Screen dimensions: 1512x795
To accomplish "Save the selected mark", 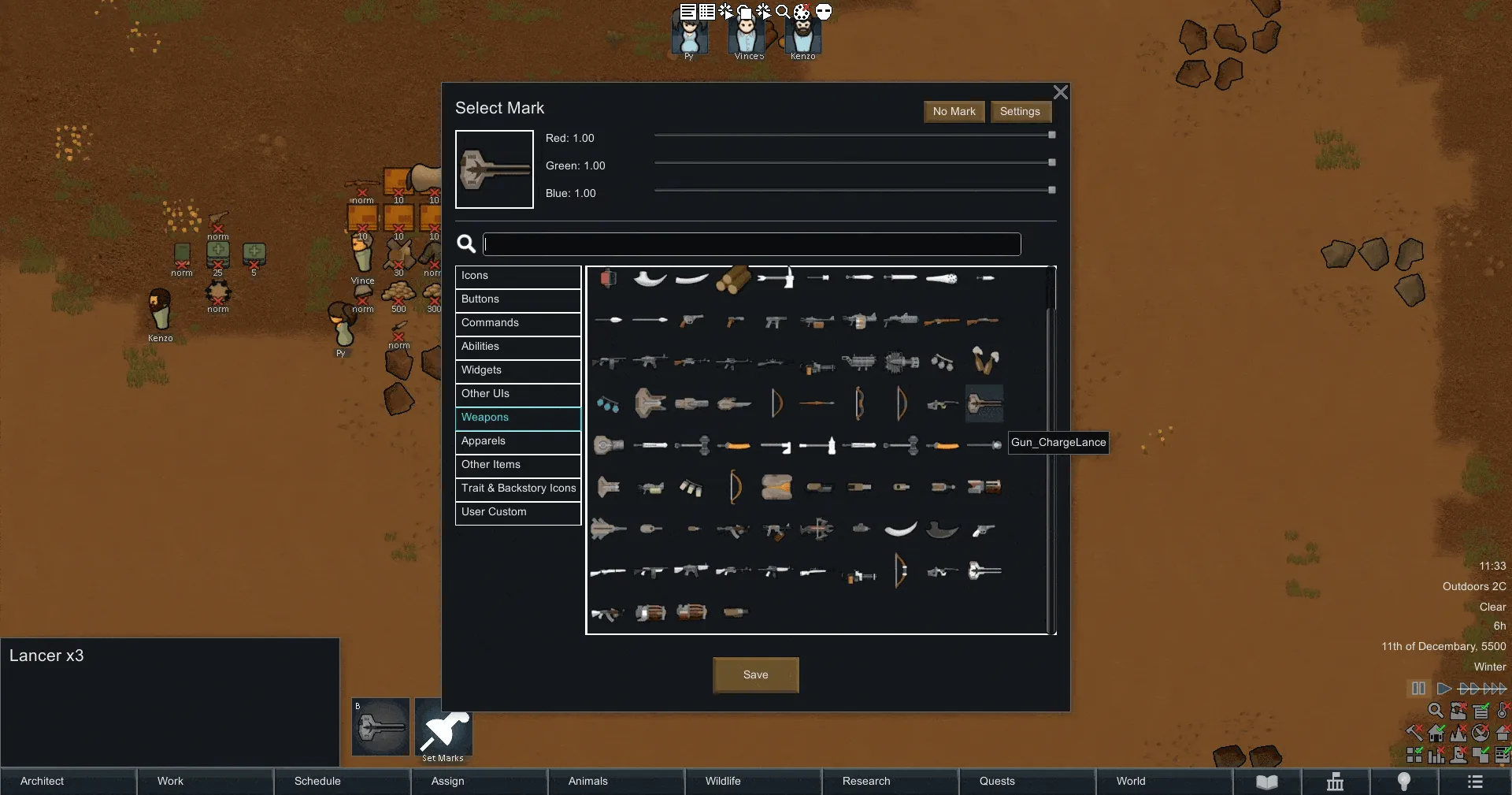I will click(755, 675).
